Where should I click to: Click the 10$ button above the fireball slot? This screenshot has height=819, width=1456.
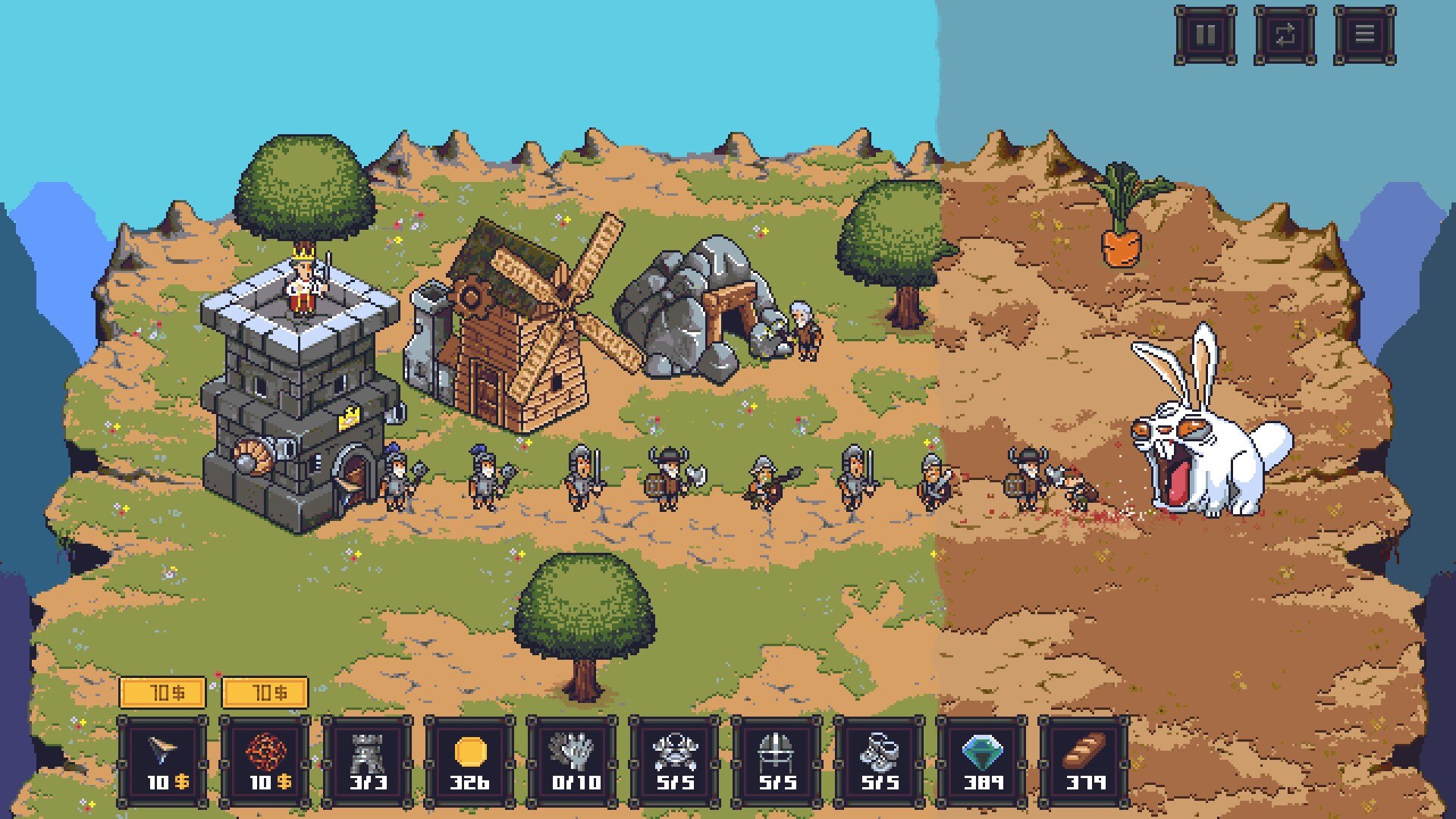pos(265,692)
